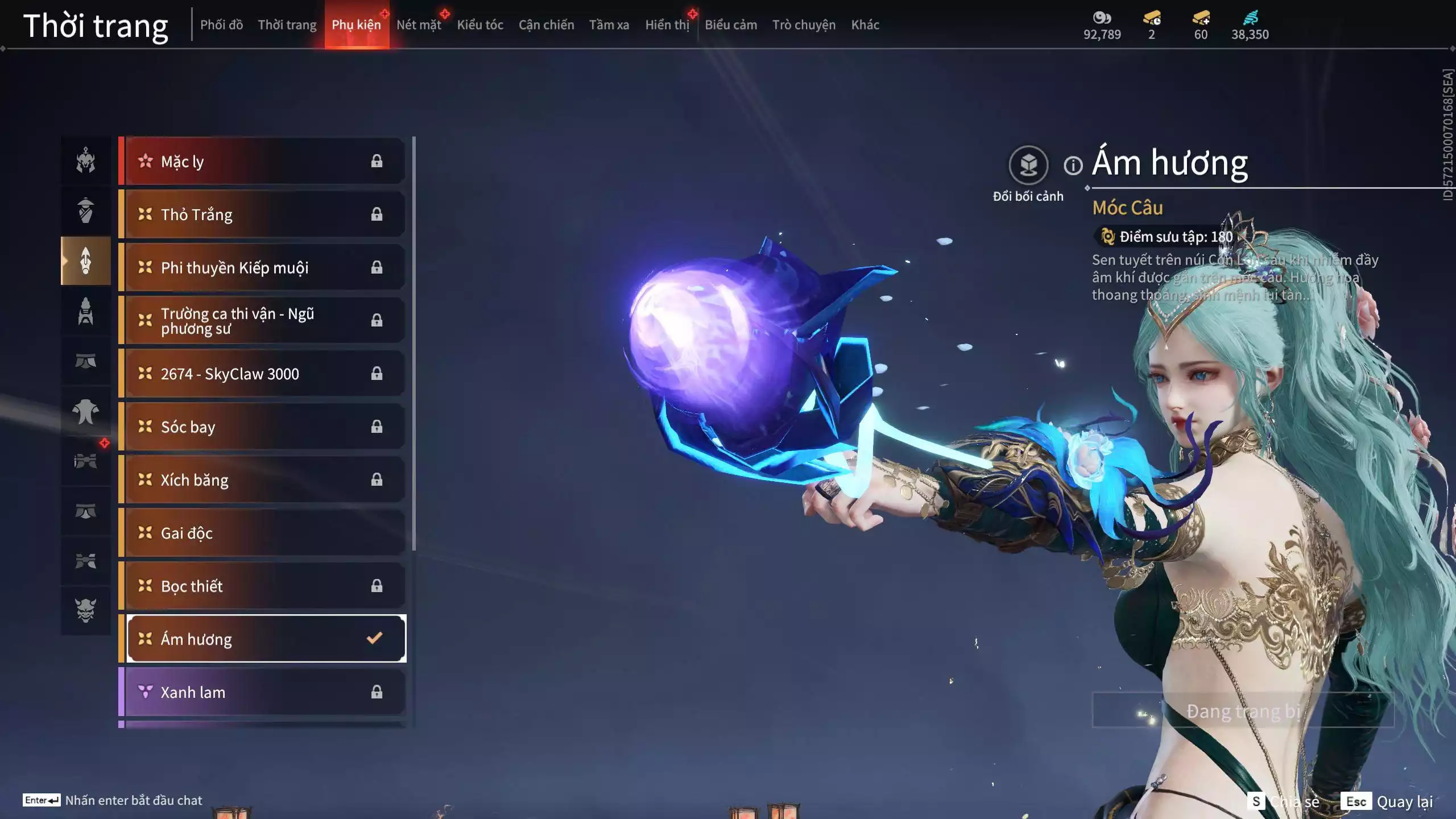Open the Khác tab
The height and width of the screenshot is (819, 1456).
pyautogui.click(x=865, y=25)
